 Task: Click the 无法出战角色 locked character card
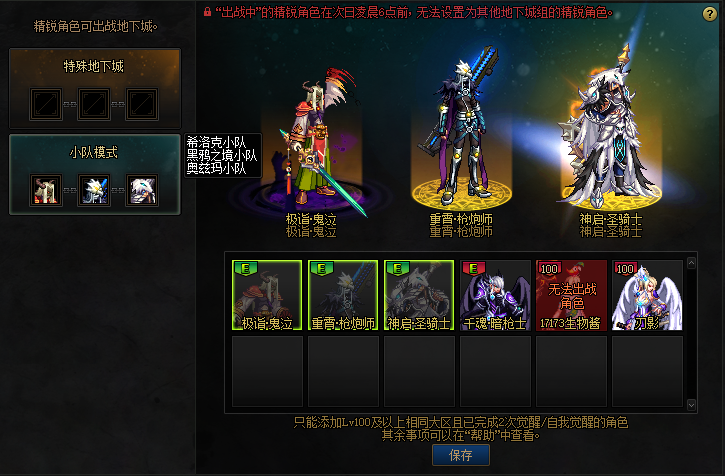point(572,295)
